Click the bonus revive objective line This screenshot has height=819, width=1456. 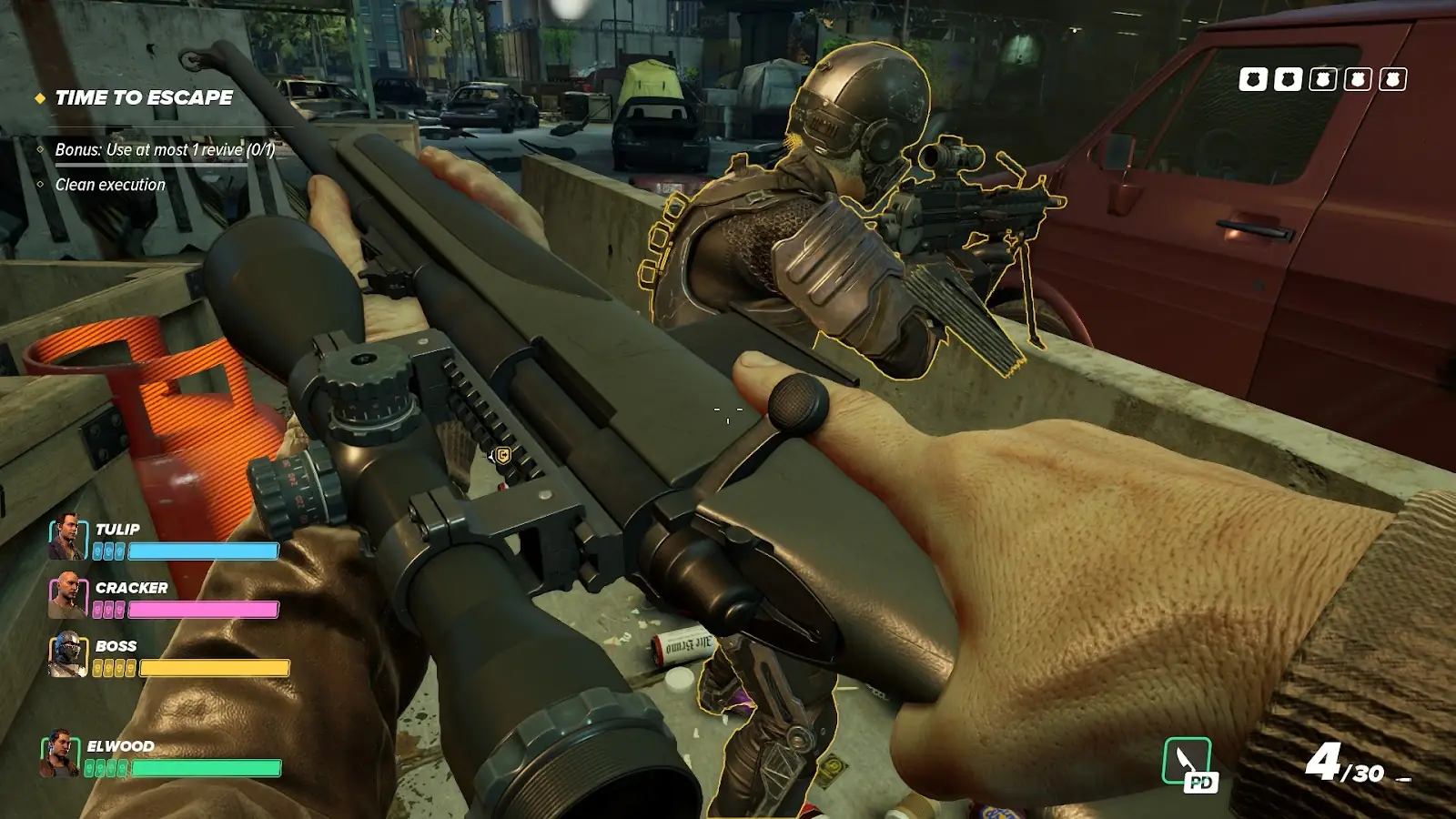point(164,150)
